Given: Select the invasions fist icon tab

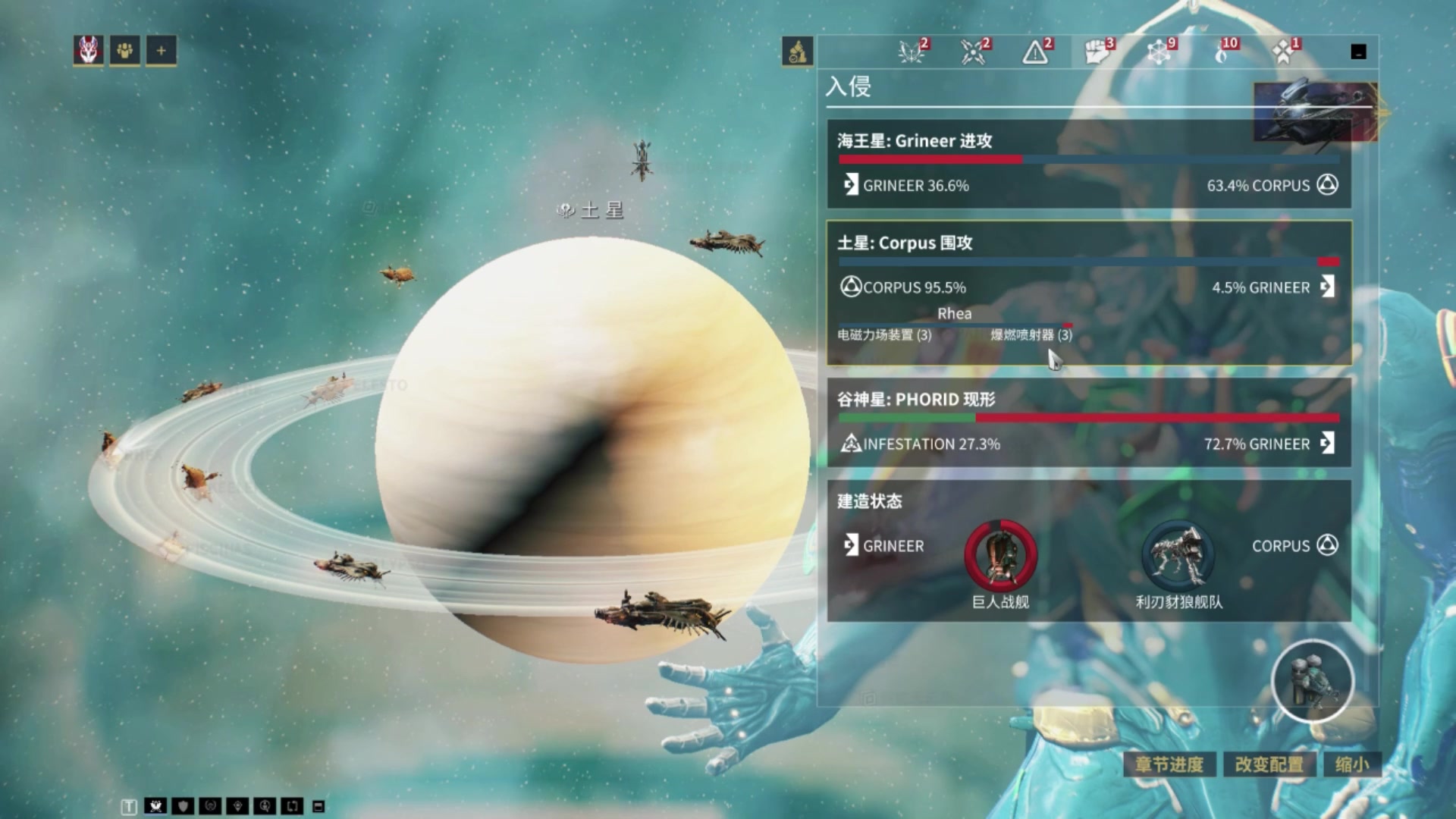Looking at the screenshot, I should click(x=1097, y=52).
